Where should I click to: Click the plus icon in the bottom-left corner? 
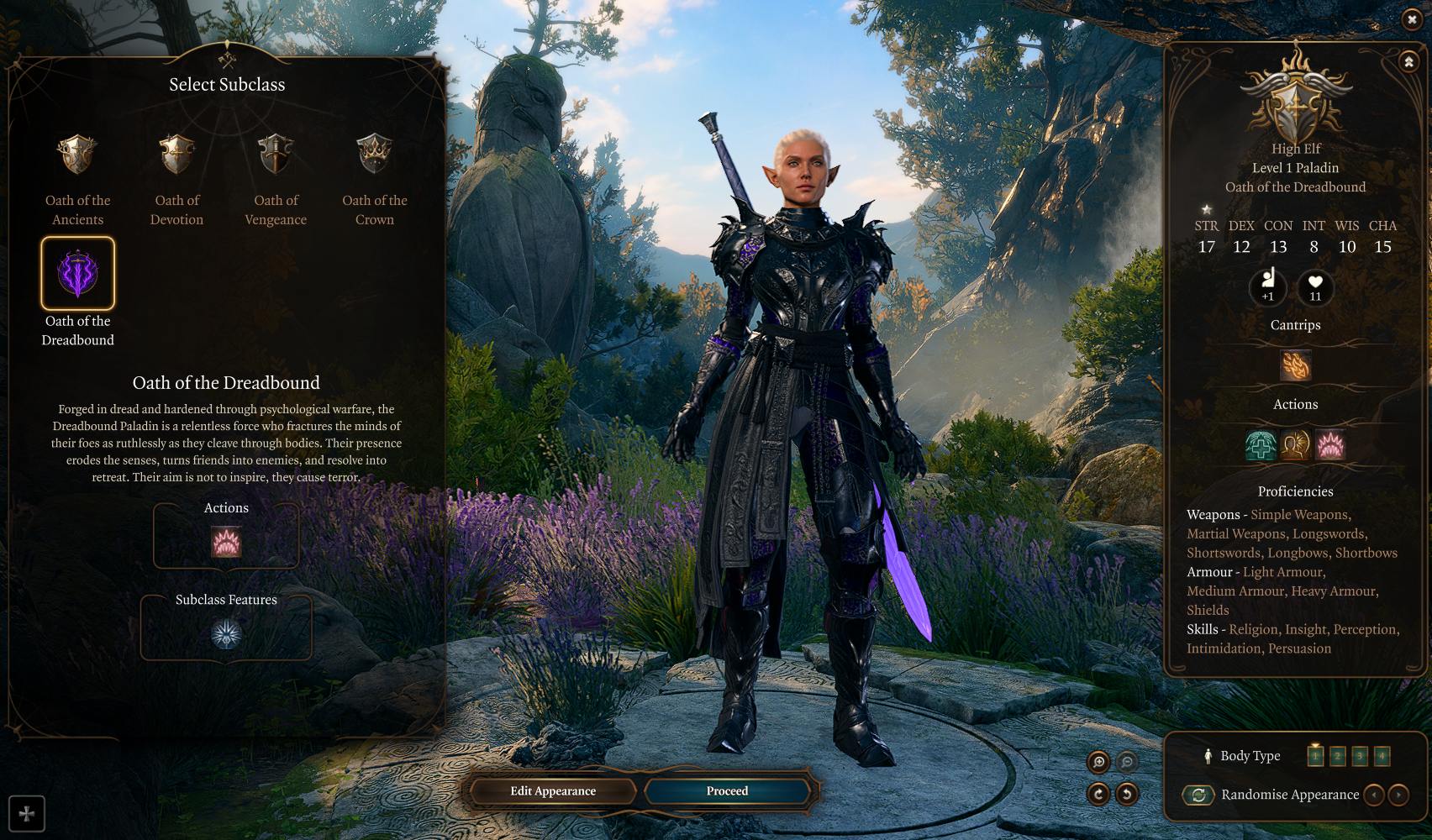click(27, 813)
